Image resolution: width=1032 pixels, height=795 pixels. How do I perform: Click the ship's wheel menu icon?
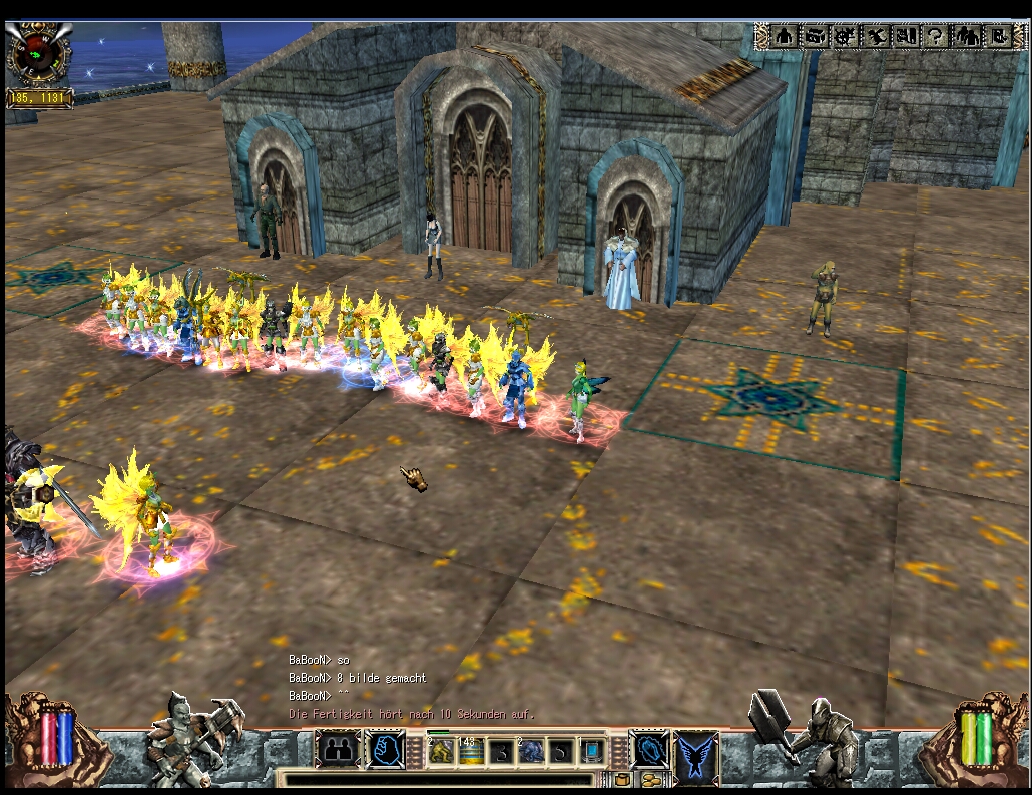click(x=845, y=36)
